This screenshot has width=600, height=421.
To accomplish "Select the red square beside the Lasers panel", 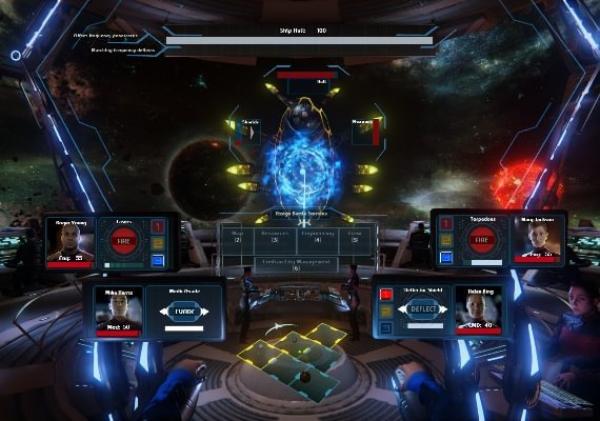I will (158, 226).
